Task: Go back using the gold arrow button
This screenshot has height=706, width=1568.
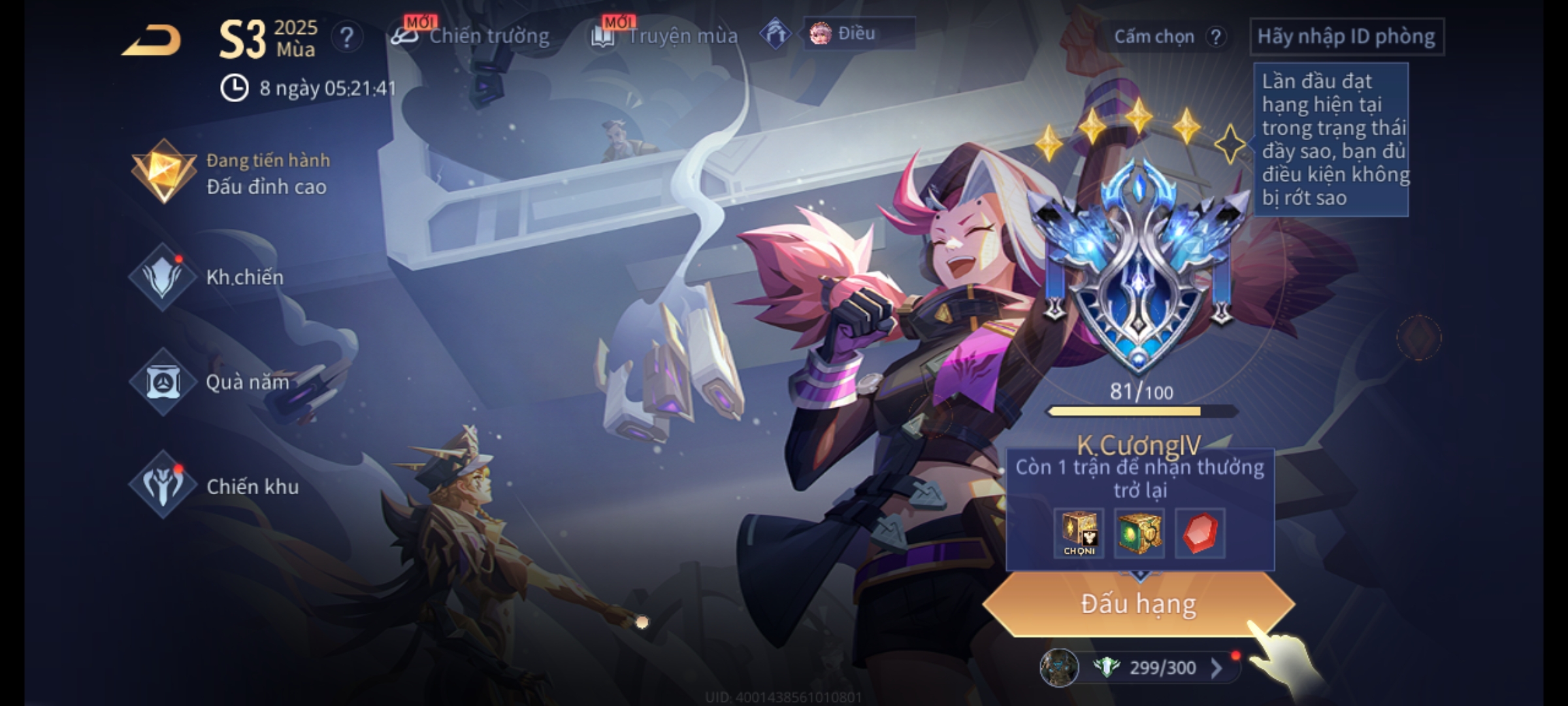Action: (x=152, y=41)
